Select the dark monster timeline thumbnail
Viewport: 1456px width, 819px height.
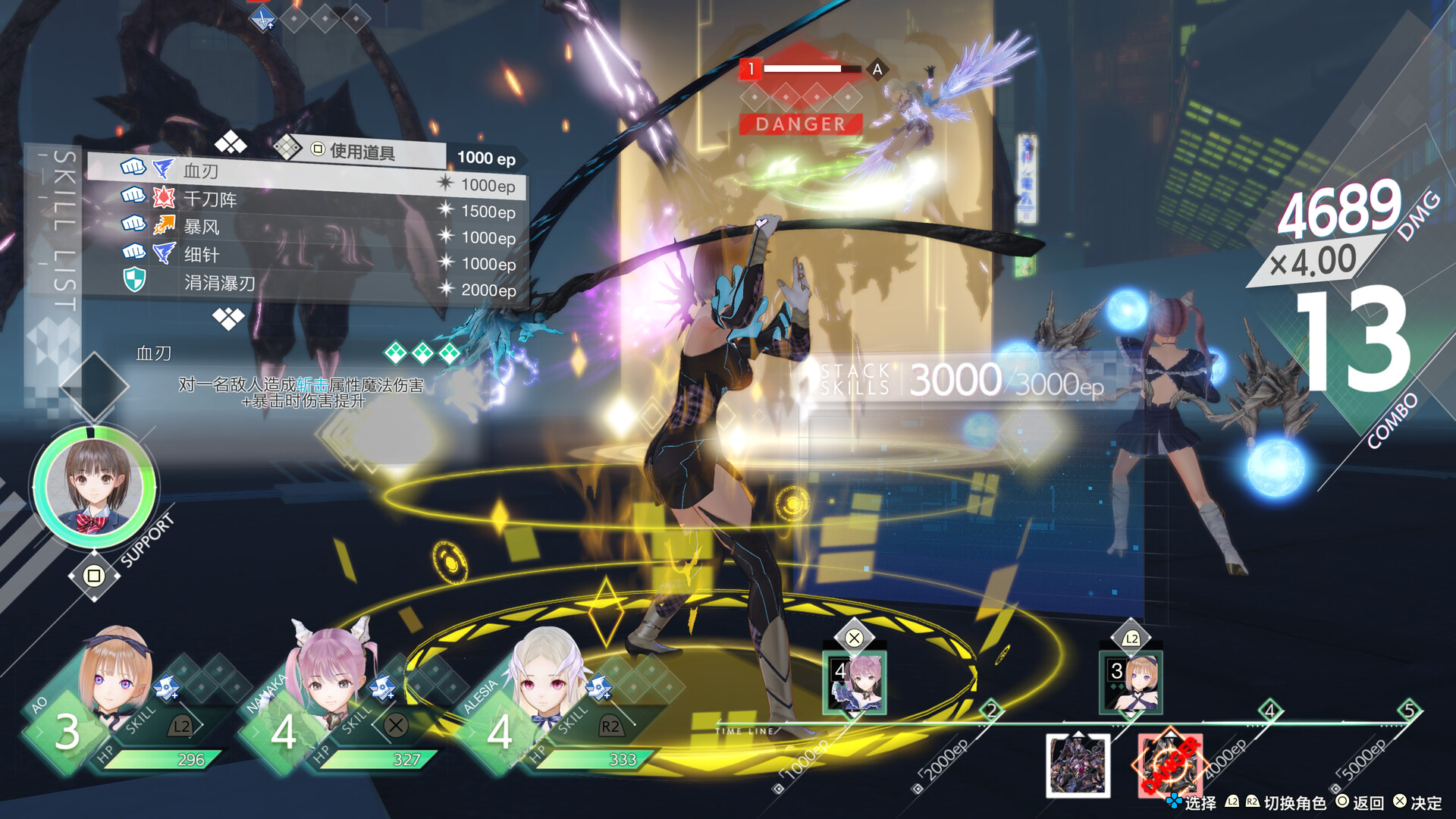[1078, 765]
